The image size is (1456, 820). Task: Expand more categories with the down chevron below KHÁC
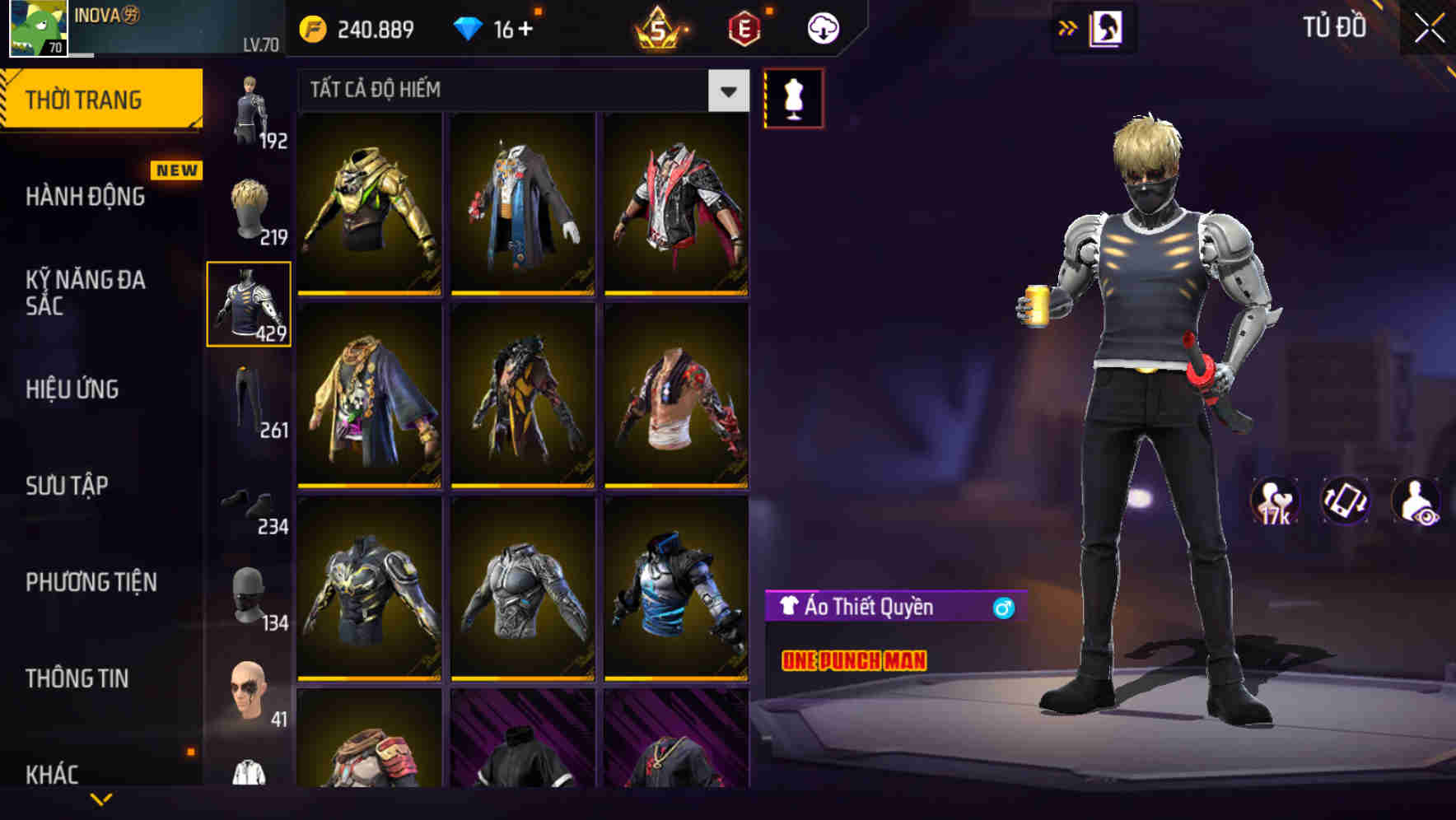coord(102,800)
